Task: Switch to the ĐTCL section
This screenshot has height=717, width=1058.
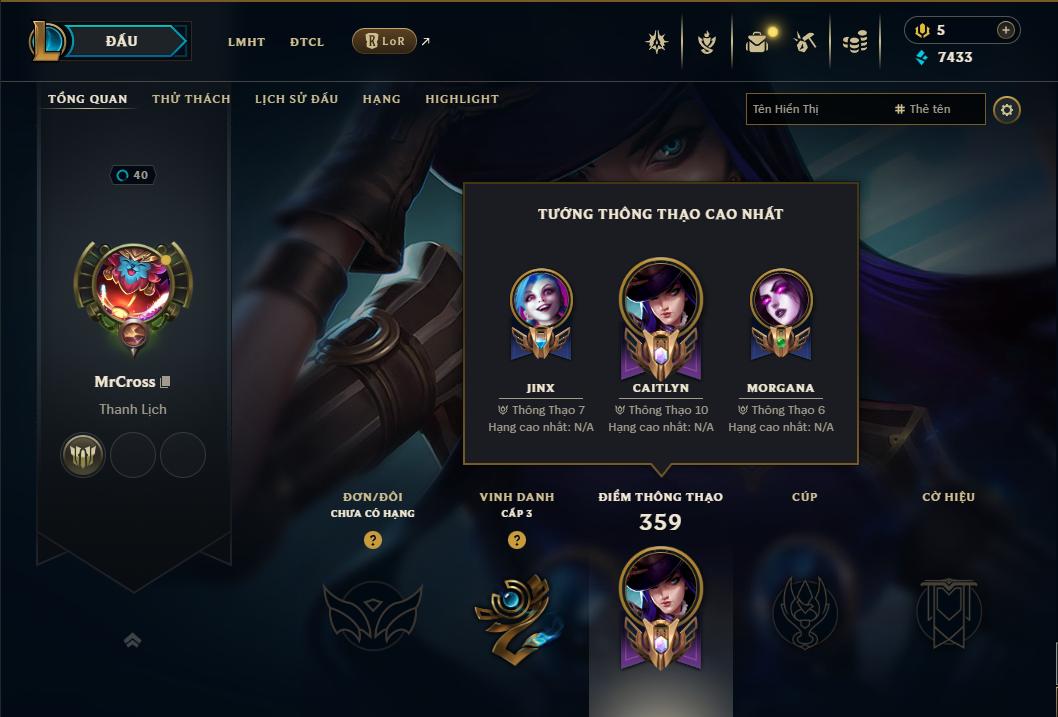Action: point(307,42)
